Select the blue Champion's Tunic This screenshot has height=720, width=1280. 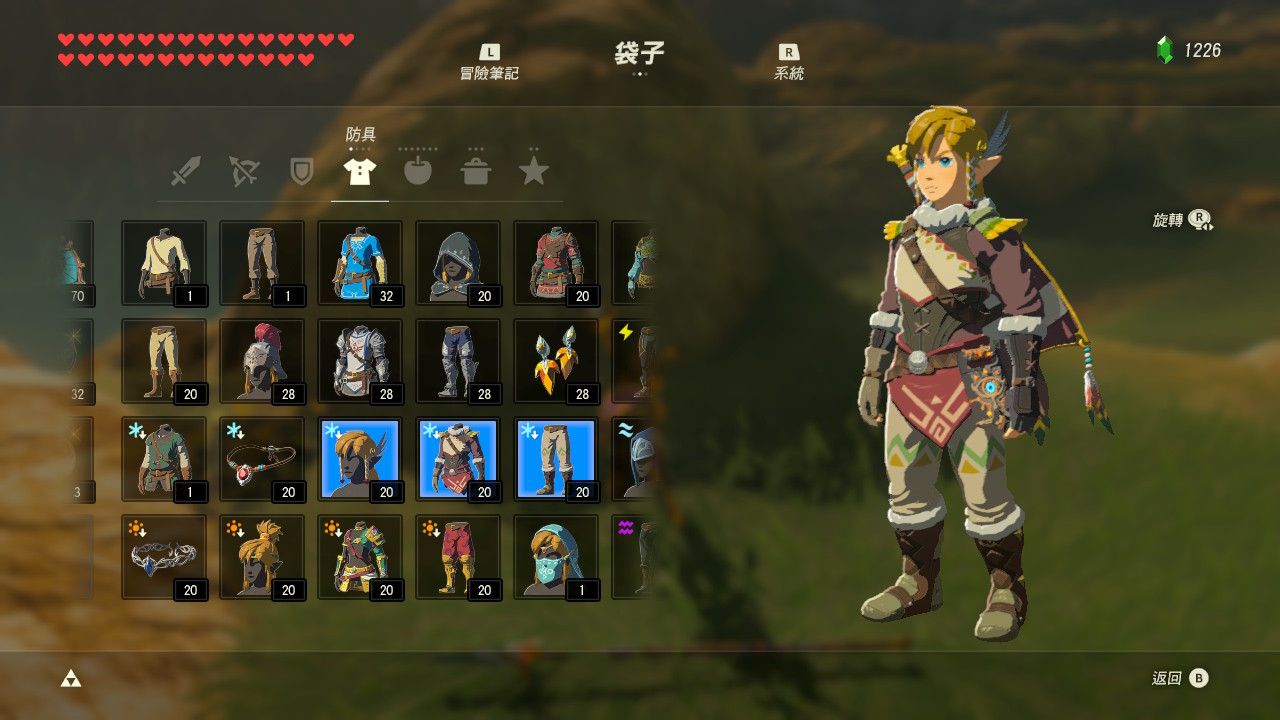click(360, 262)
